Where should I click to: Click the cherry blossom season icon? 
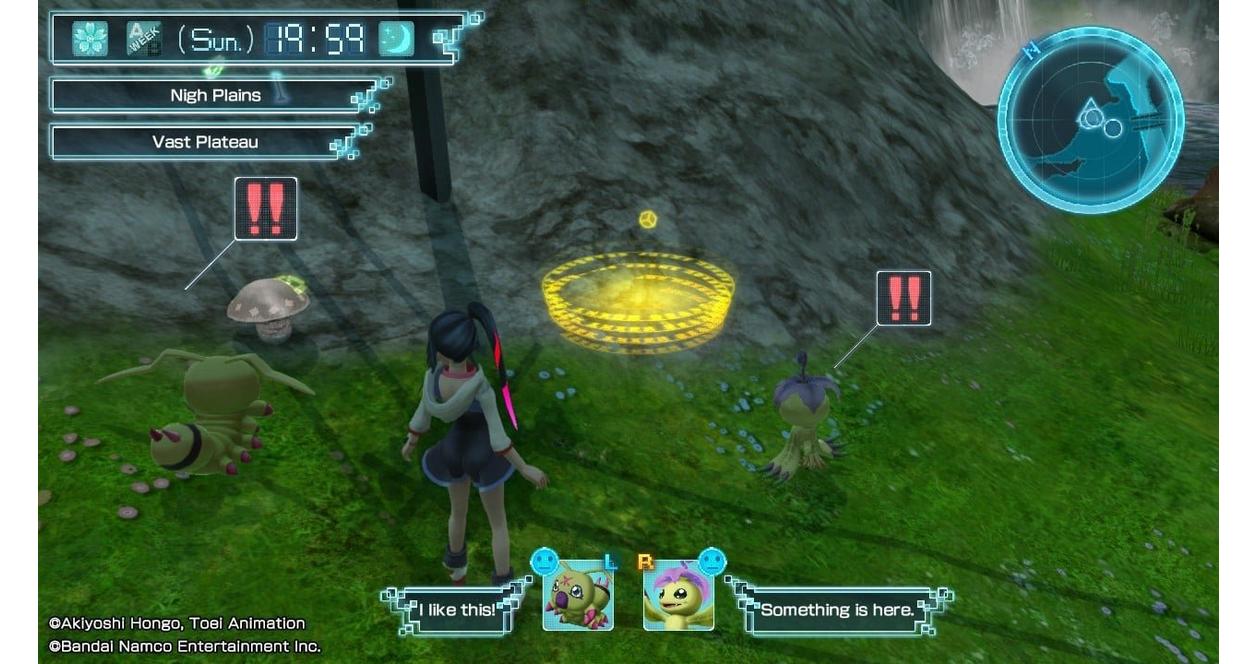[90, 39]
